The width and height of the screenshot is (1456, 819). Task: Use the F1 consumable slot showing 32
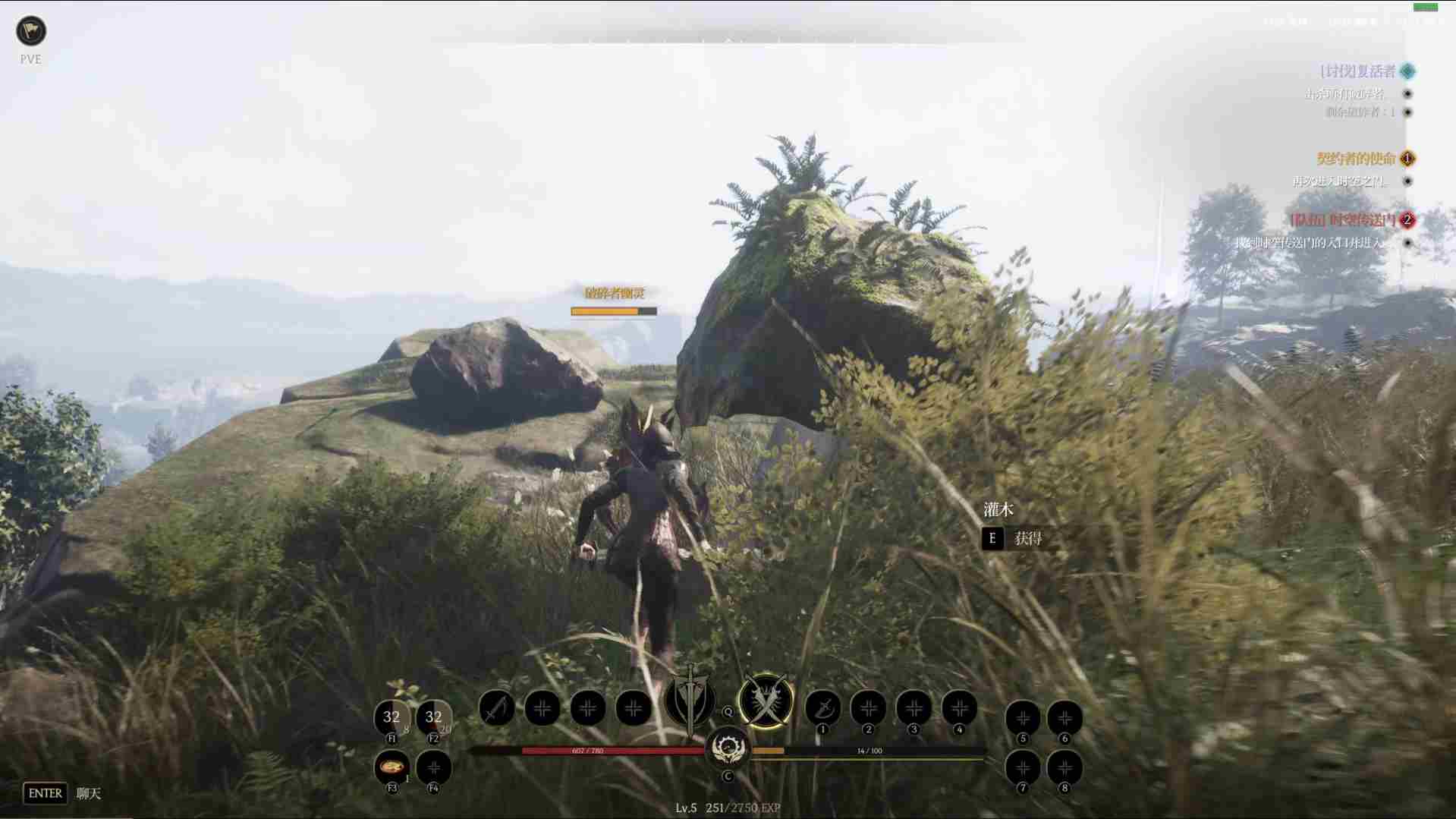coord(392,717)
